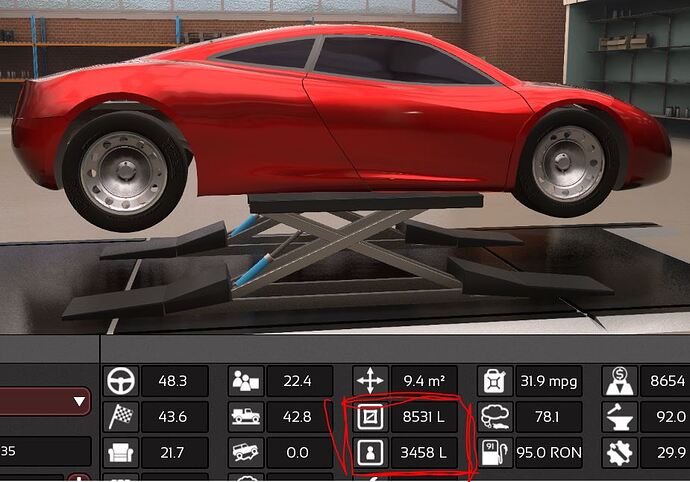The height and width of the screenshot is (482, 690).
Task: Click the exhaust cloud emissions icon
Action: (495, 417)
